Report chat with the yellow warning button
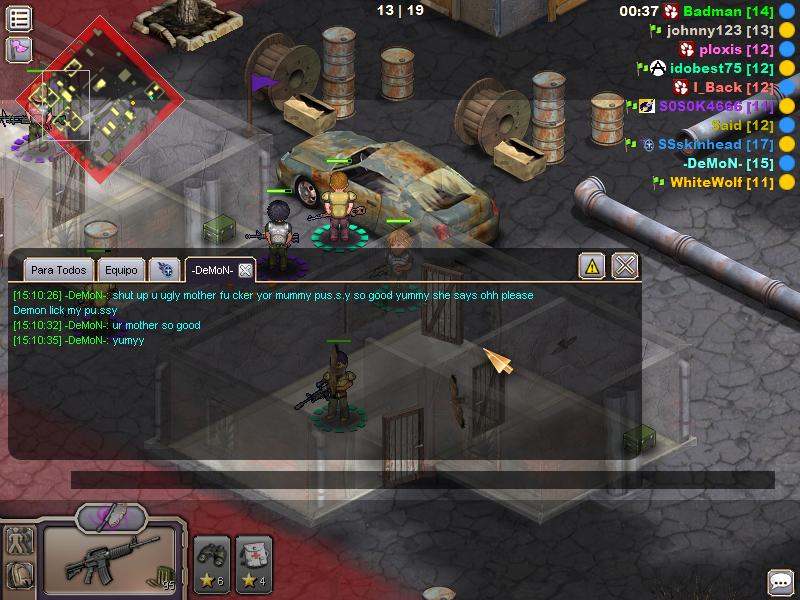Image resolution: width=800 pixels, height=600 pixels. point(592,266)
